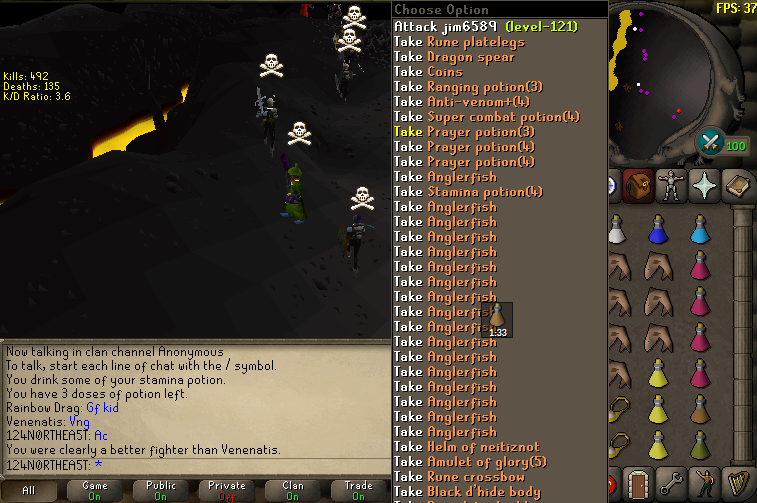The width and height of the screenshot is (757, 503).
Task: Take the Super combat potion(4)
Action: (x=486, y=117)
